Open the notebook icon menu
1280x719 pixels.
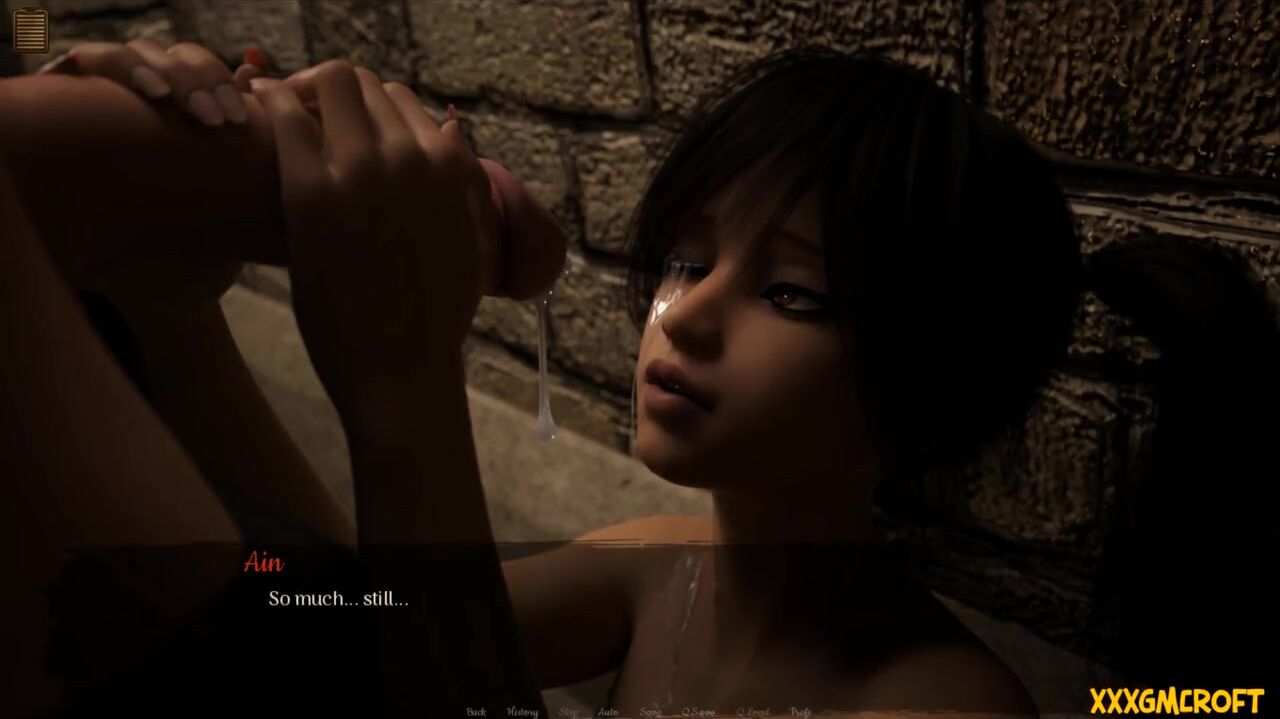point(30,29)
